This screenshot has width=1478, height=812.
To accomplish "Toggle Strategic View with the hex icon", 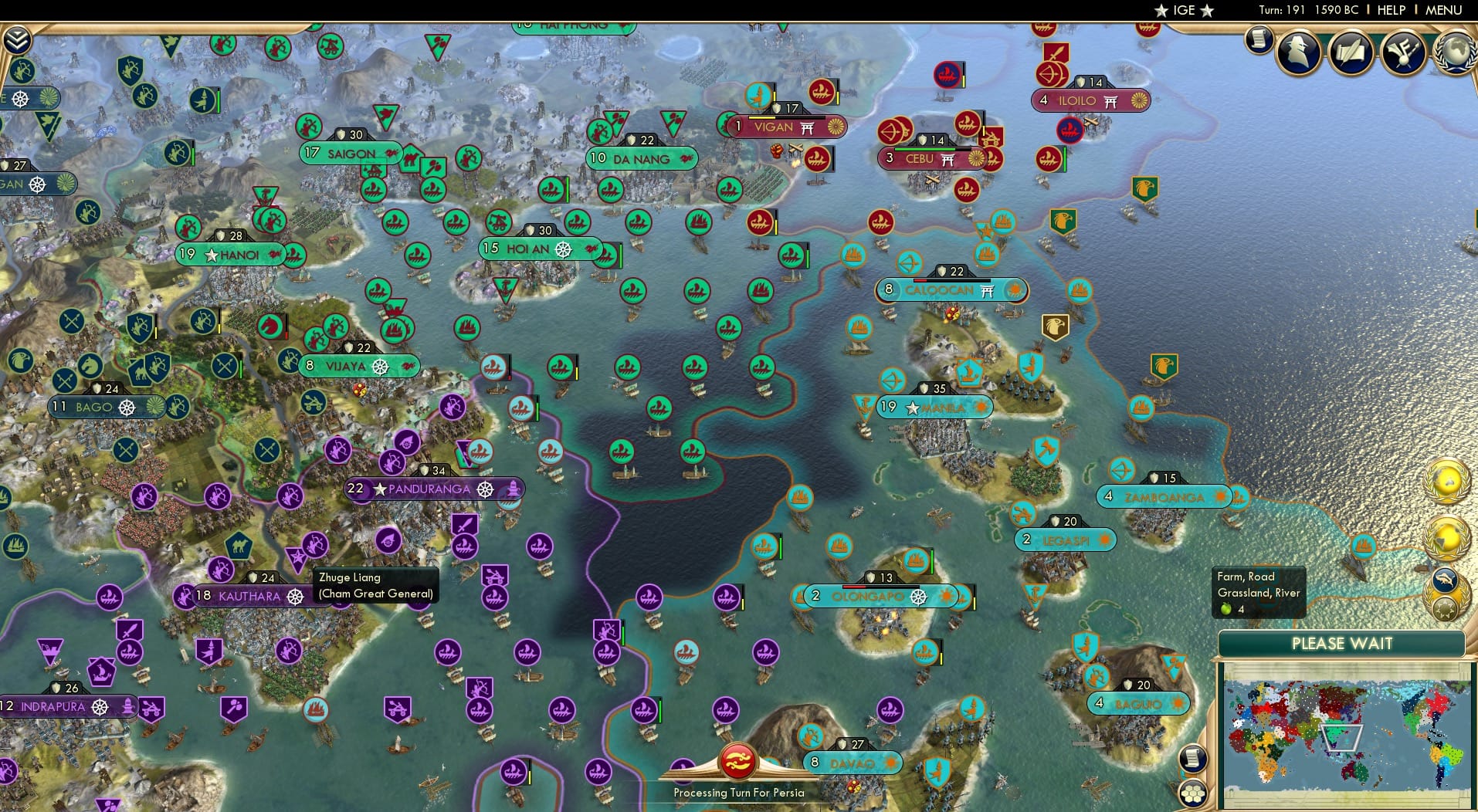I will (1194, 791).
